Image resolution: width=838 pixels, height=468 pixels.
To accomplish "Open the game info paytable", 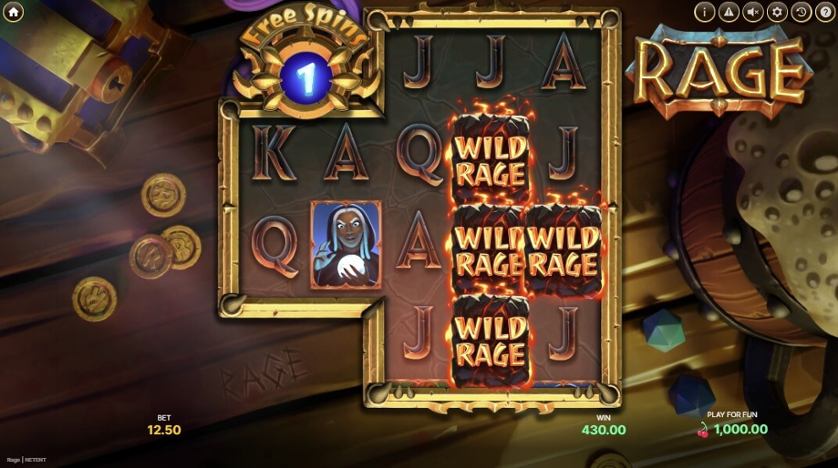I will pyautogui.click(x=706, y=12).
